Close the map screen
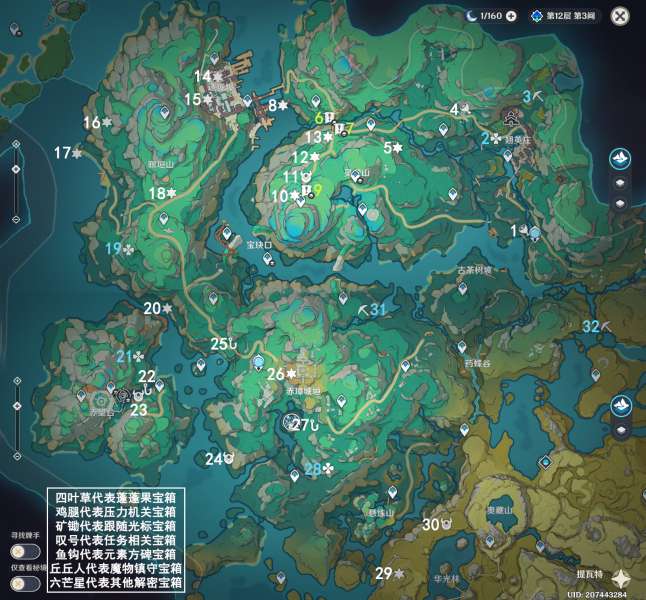This screenshot has height=600, width=646. pyautogui.click(x=620, y=16)
